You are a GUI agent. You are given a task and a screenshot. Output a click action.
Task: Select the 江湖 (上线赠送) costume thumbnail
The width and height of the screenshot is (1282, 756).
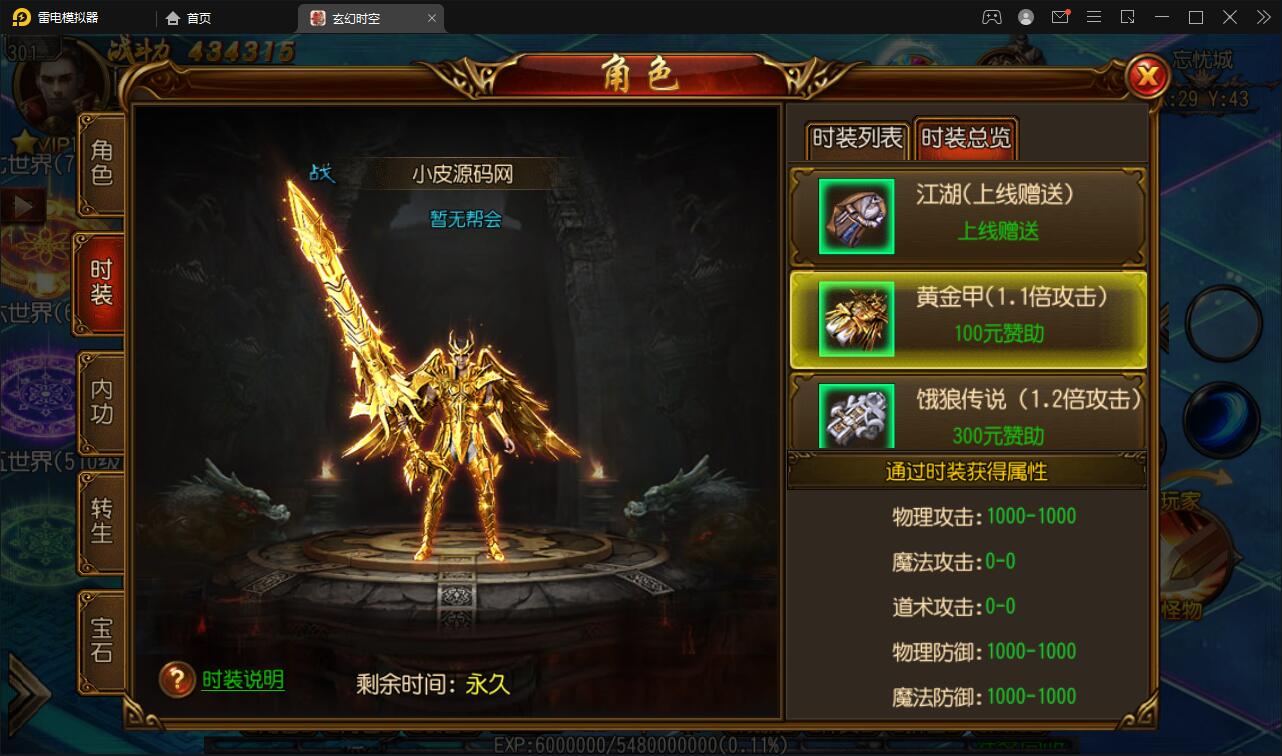click(859, 216)
